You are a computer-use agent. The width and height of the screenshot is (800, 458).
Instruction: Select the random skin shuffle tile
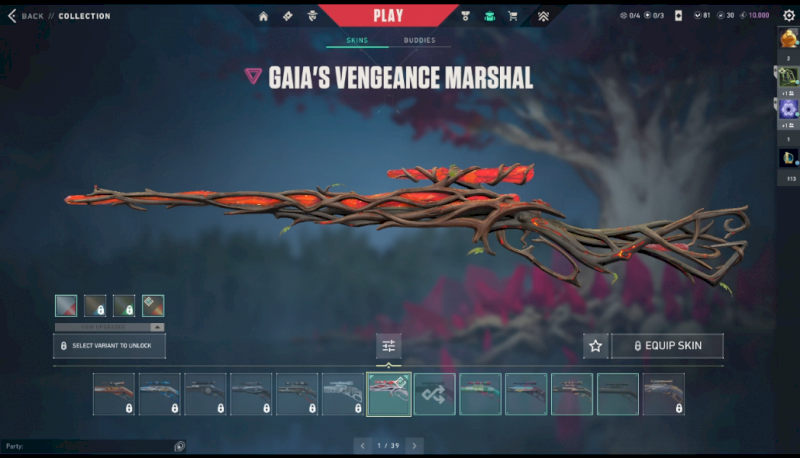[x=435, y=394]
